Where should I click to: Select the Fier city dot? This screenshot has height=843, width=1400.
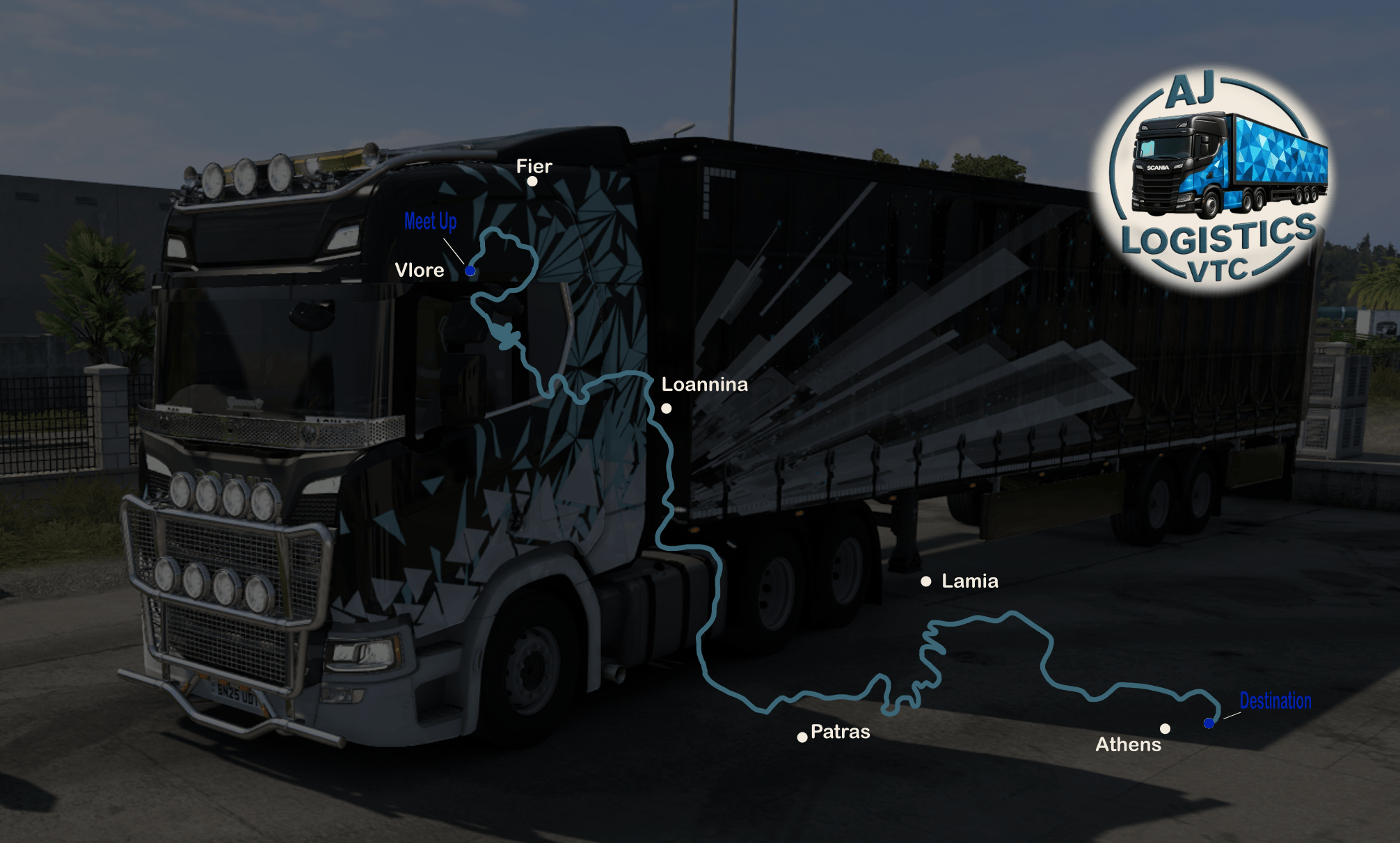coord(532,182)
